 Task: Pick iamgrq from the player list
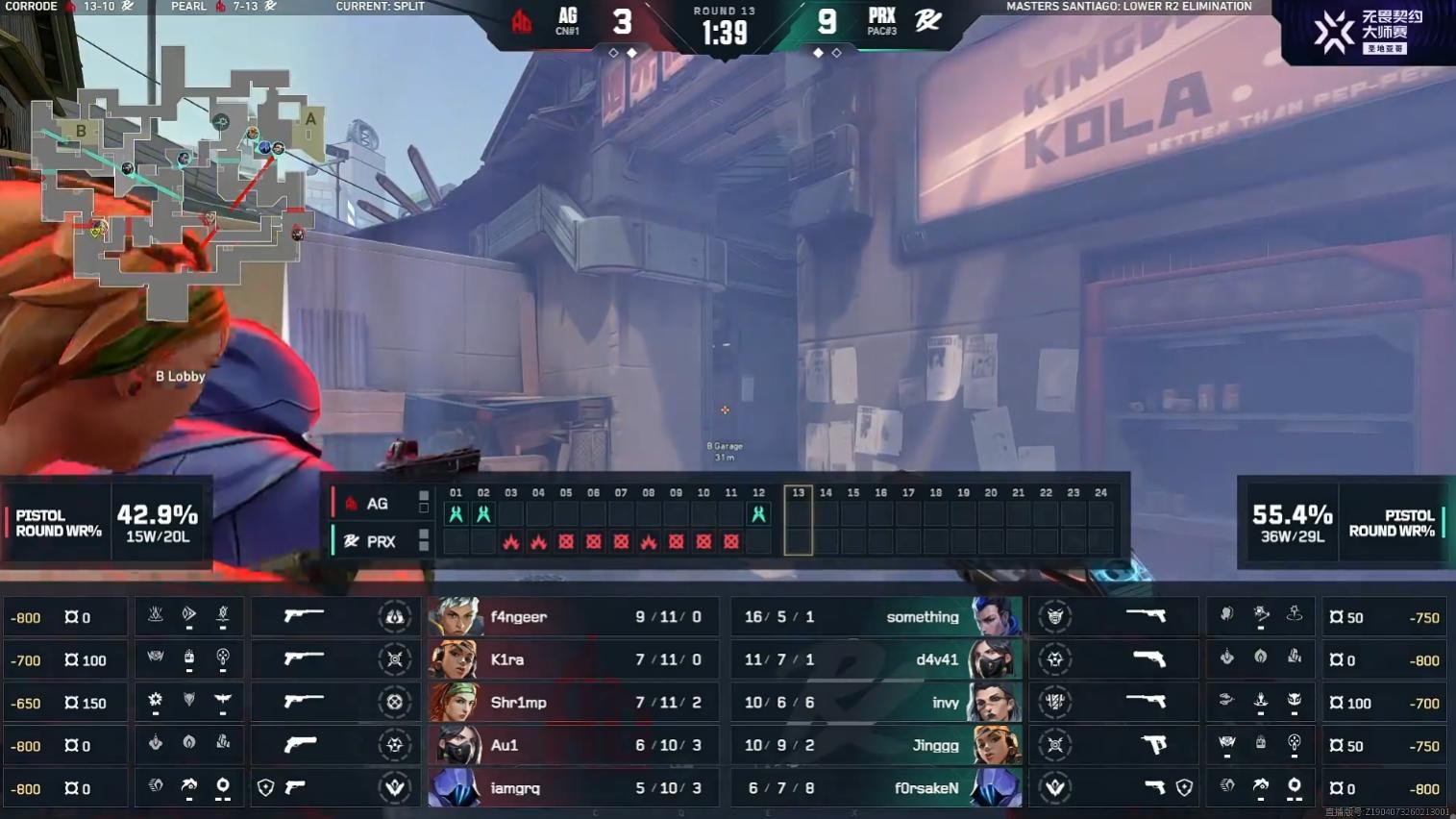(573, 788)
